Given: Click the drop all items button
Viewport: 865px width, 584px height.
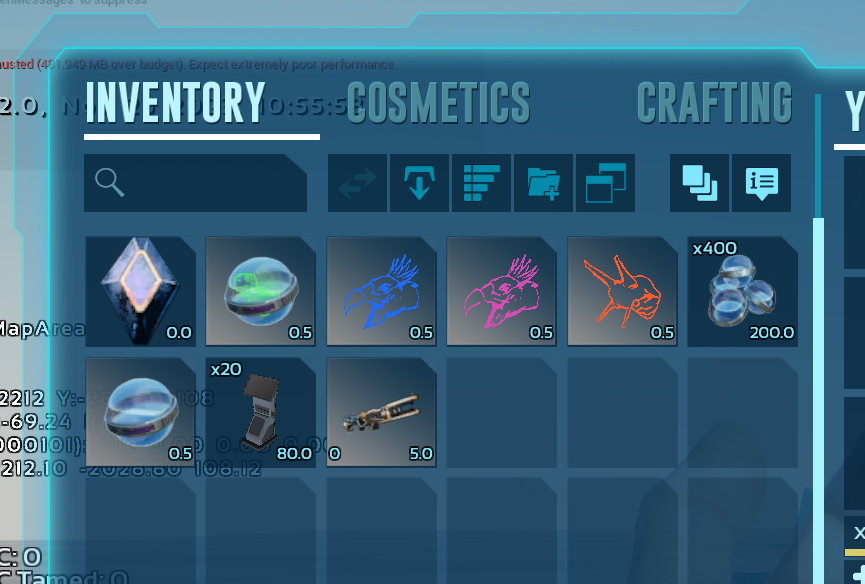Looking at the screenshot, I should tap(419, 183).
